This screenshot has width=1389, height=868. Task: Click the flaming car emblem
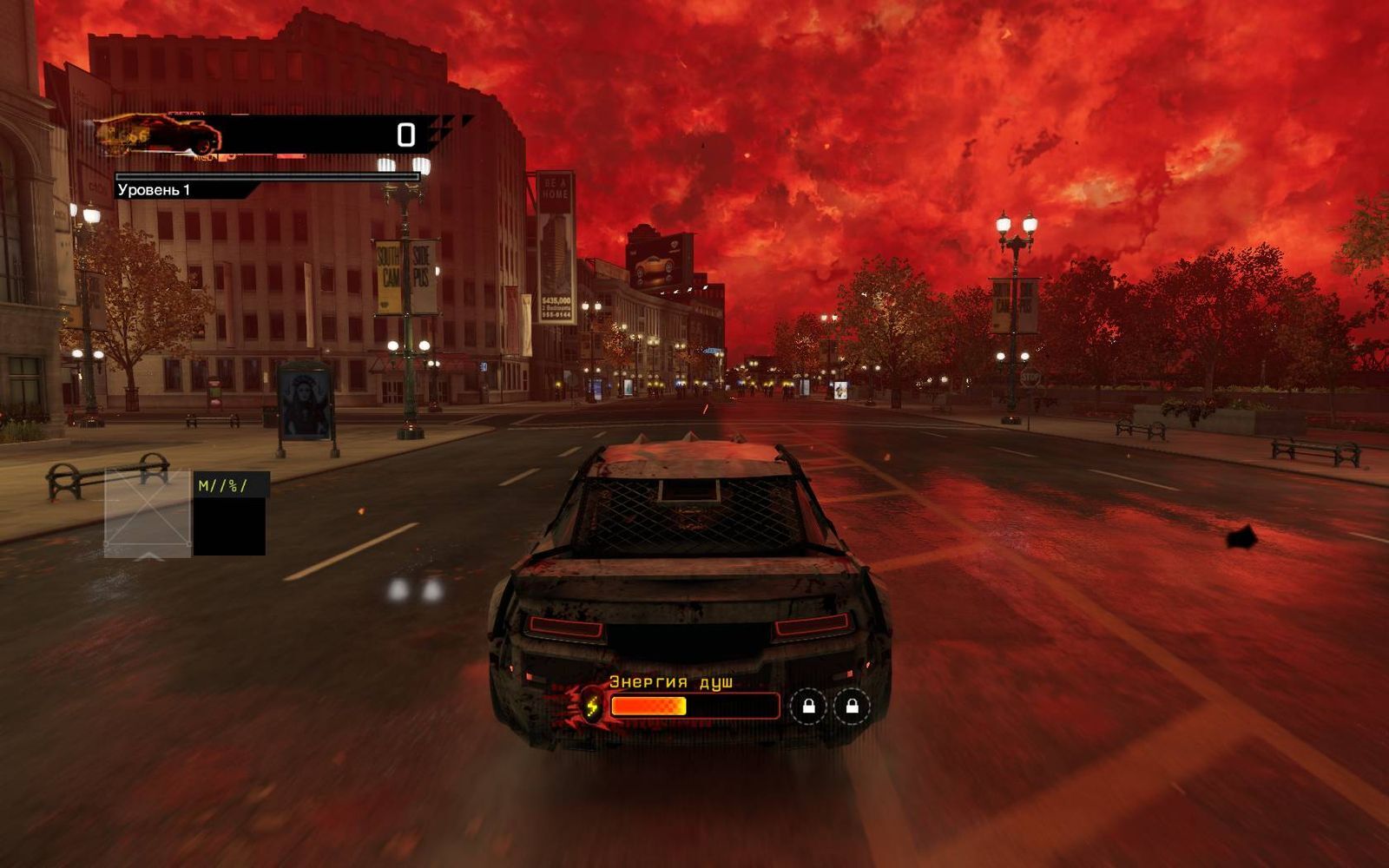click(157, 135)
